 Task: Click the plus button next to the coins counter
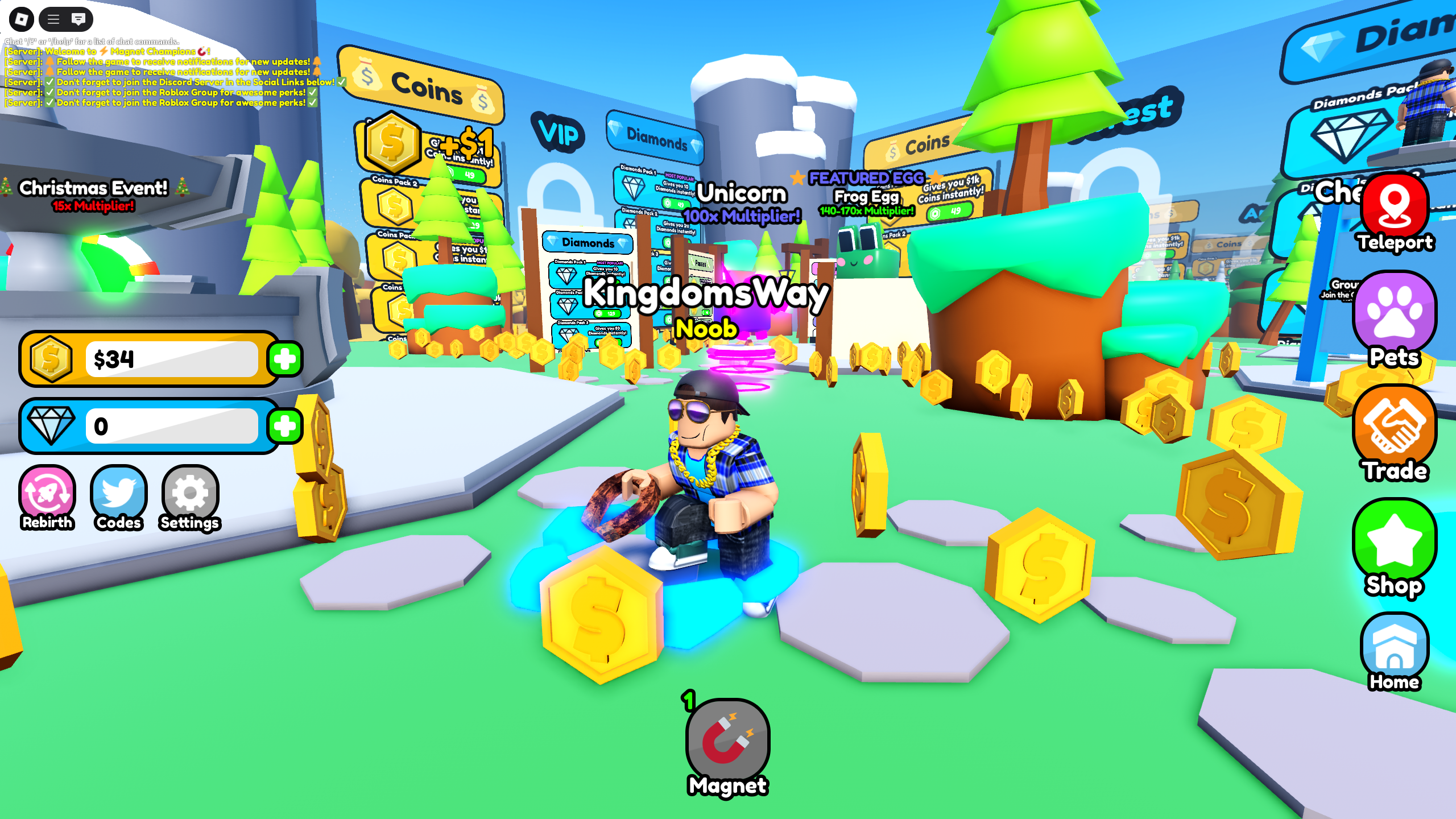(x=287, y=358)
